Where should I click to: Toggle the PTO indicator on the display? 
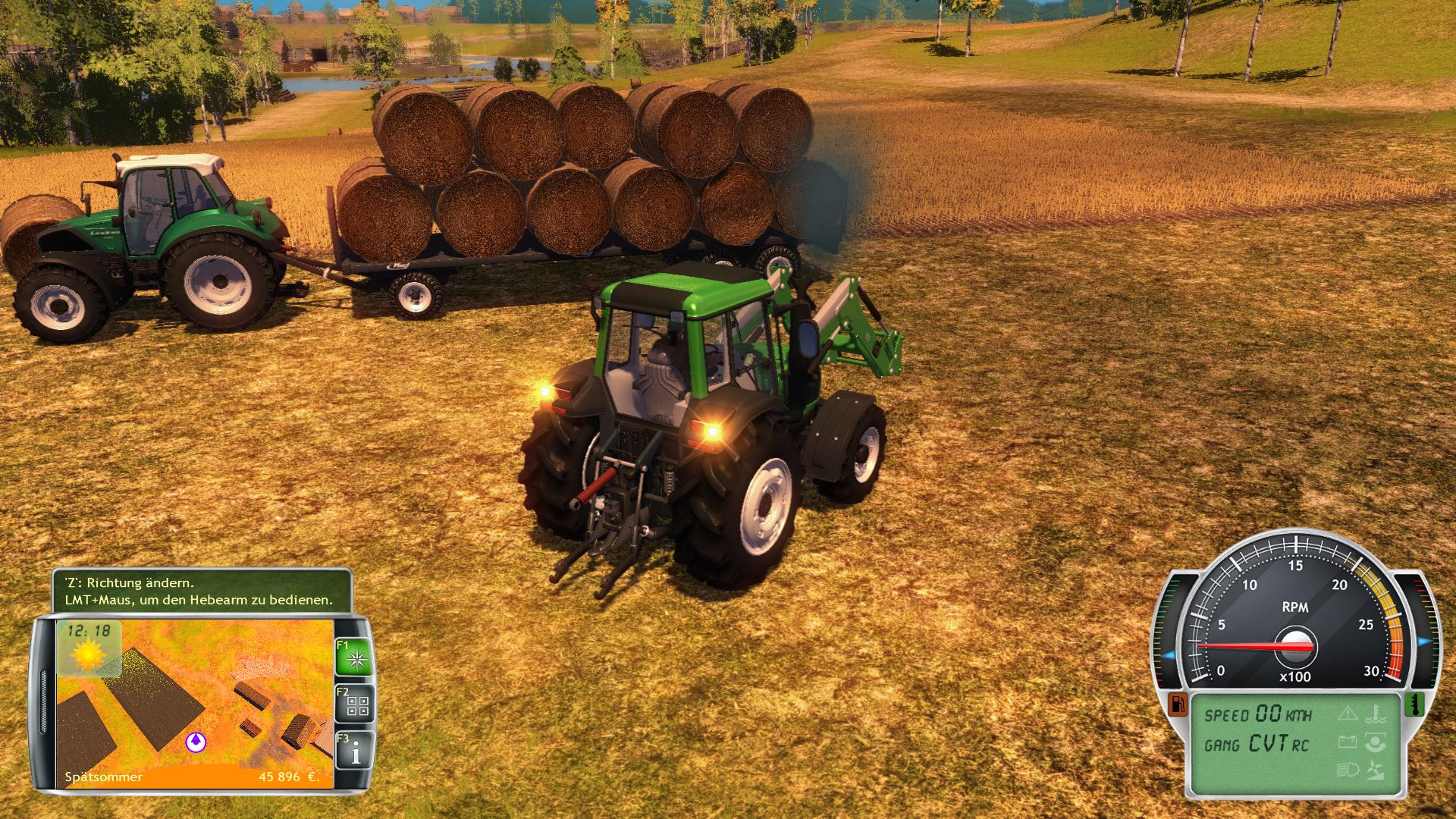pyautogui.click(x=1376, y=770)
